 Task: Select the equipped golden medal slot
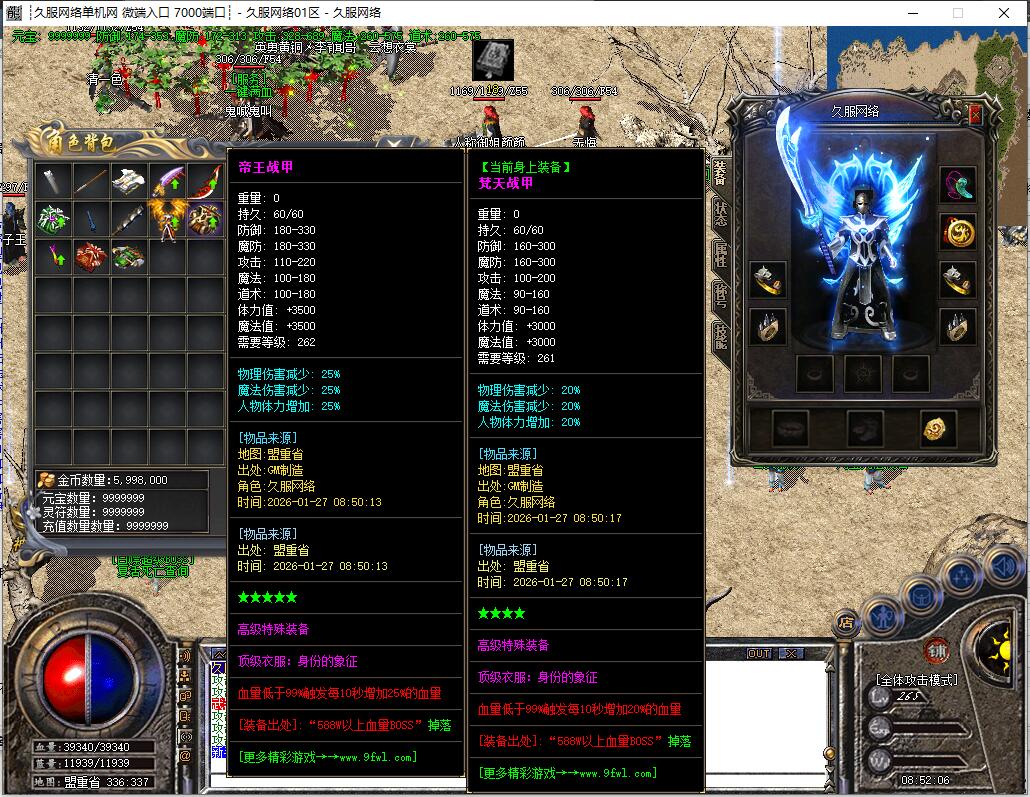point(957,232)
